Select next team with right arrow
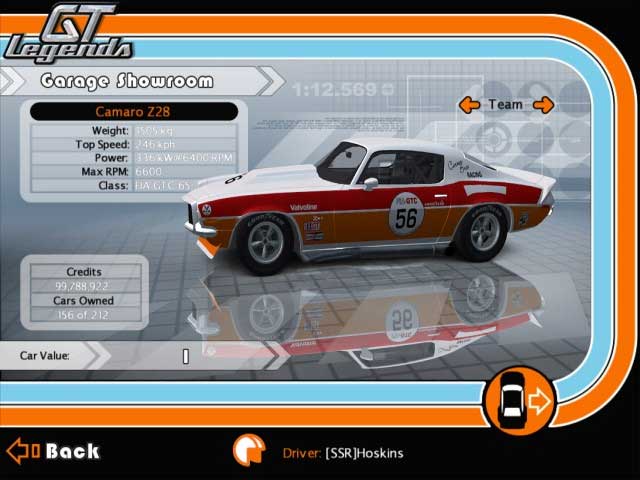 click(x=543, y=104)
